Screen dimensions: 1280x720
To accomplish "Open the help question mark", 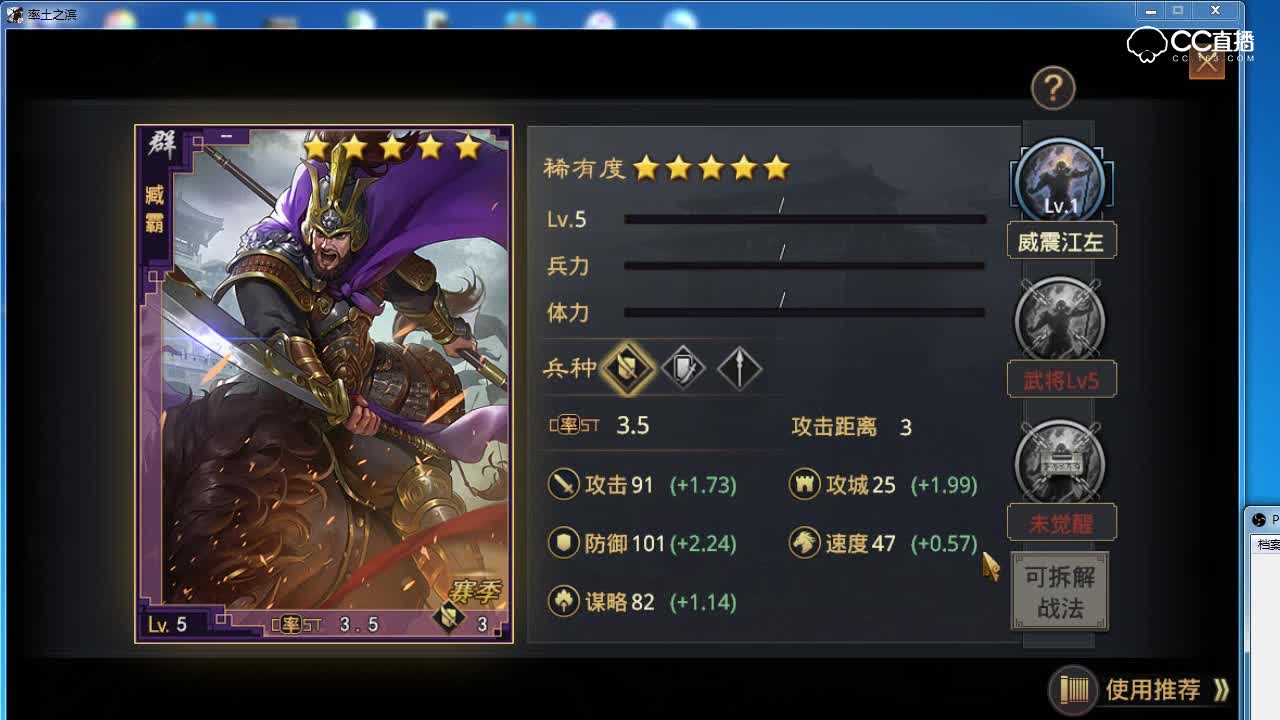I will (1052, 90).
